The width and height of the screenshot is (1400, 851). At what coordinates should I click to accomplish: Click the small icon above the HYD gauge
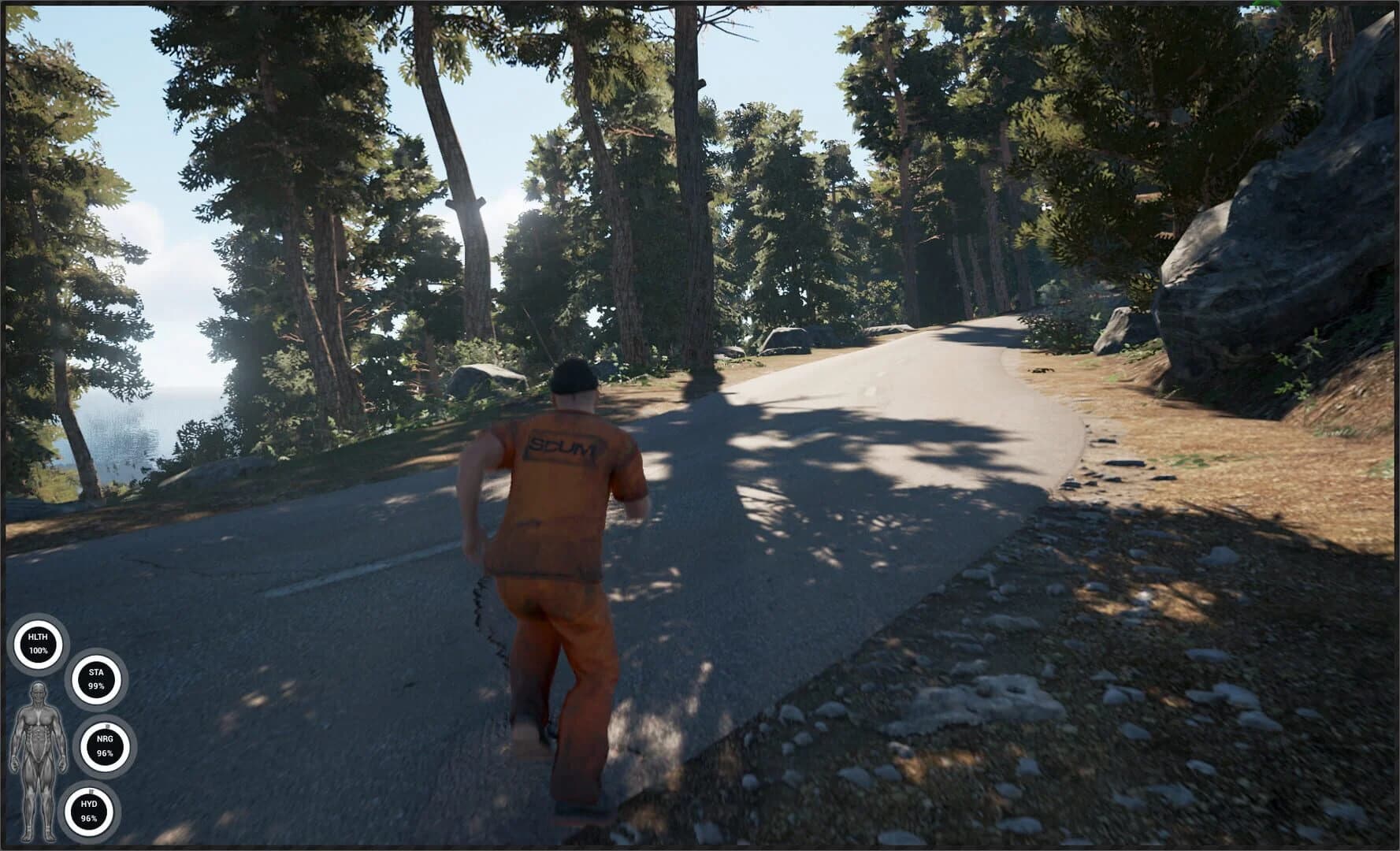90,790
